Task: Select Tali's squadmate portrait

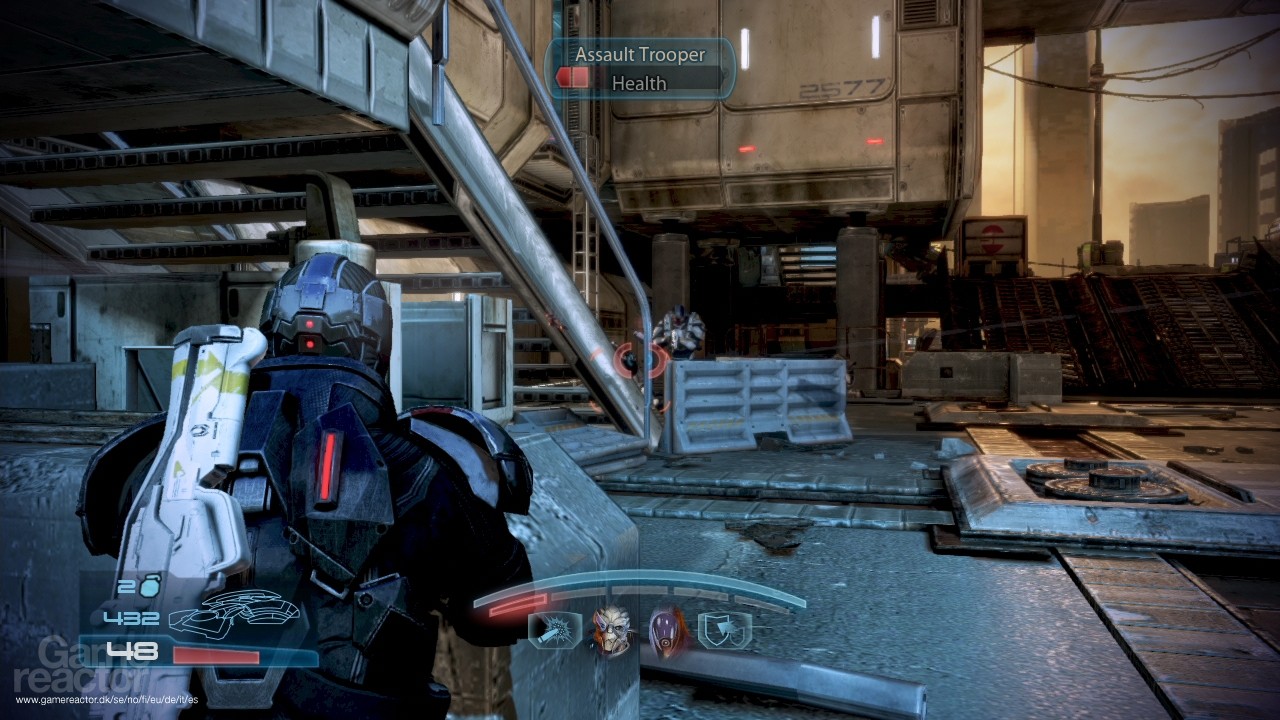Action: (x=668, y=630)
